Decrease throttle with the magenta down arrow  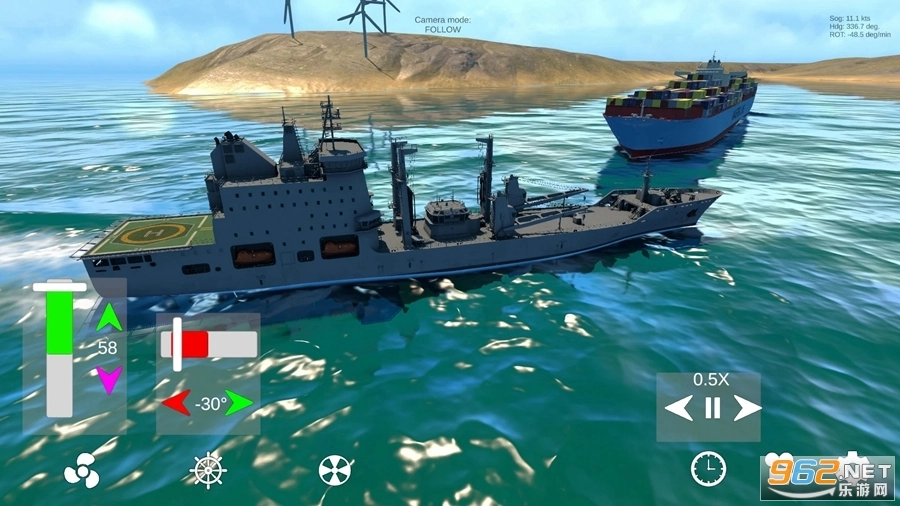point(109,379)
